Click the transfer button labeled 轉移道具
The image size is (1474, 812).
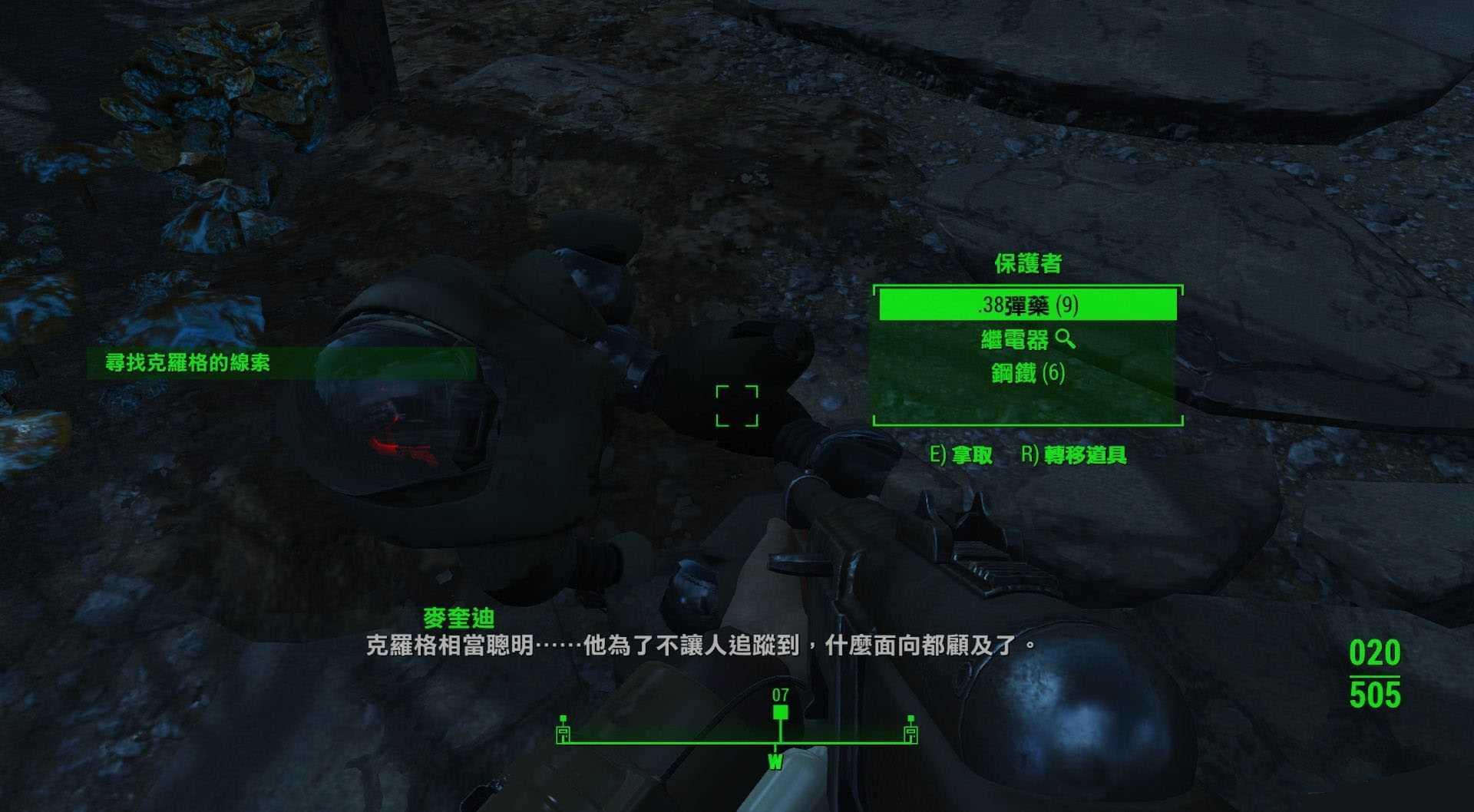1085,455
